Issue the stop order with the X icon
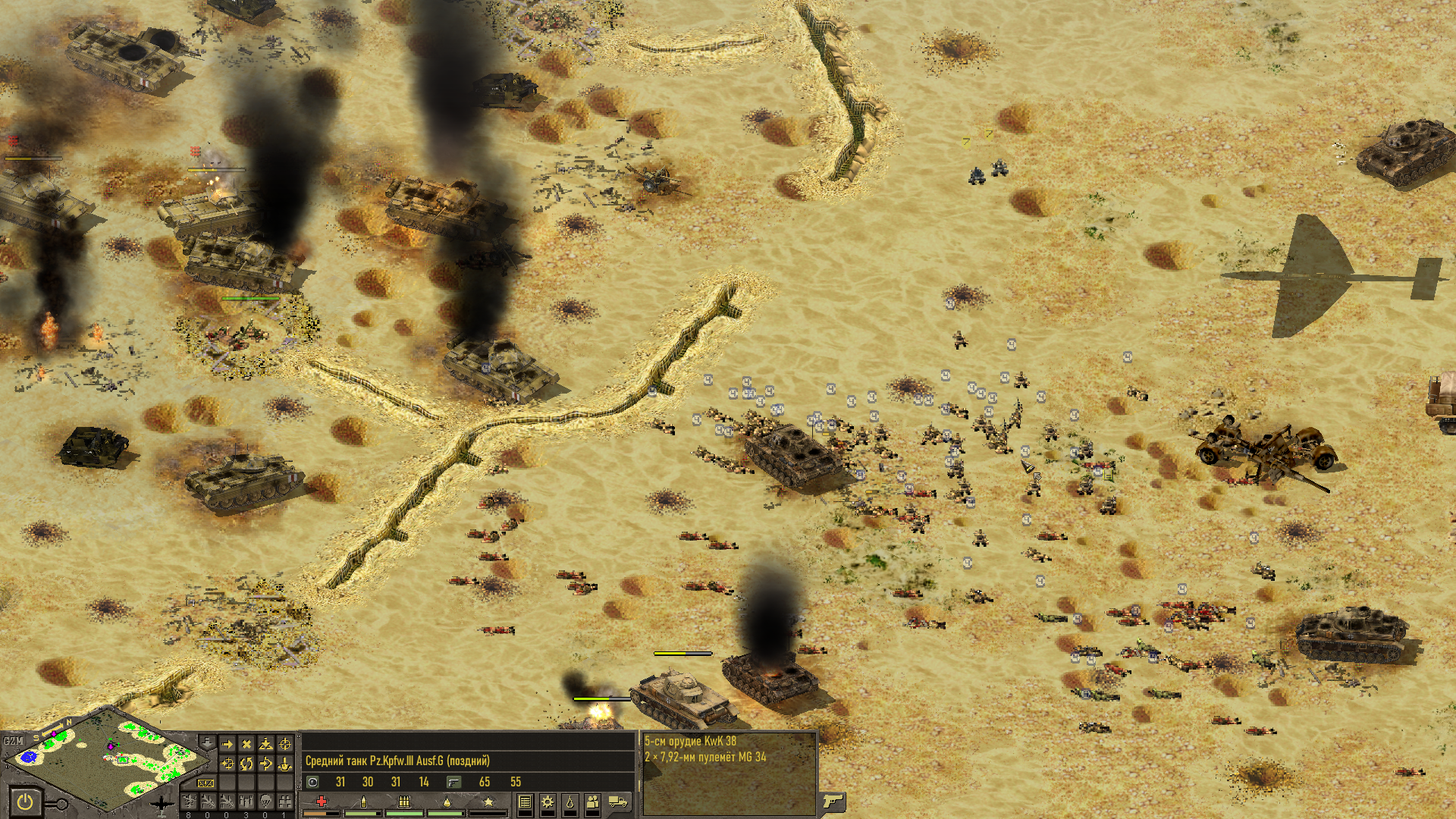Image resolution: width=1456 pixels, height=819 pixels. 246,745
